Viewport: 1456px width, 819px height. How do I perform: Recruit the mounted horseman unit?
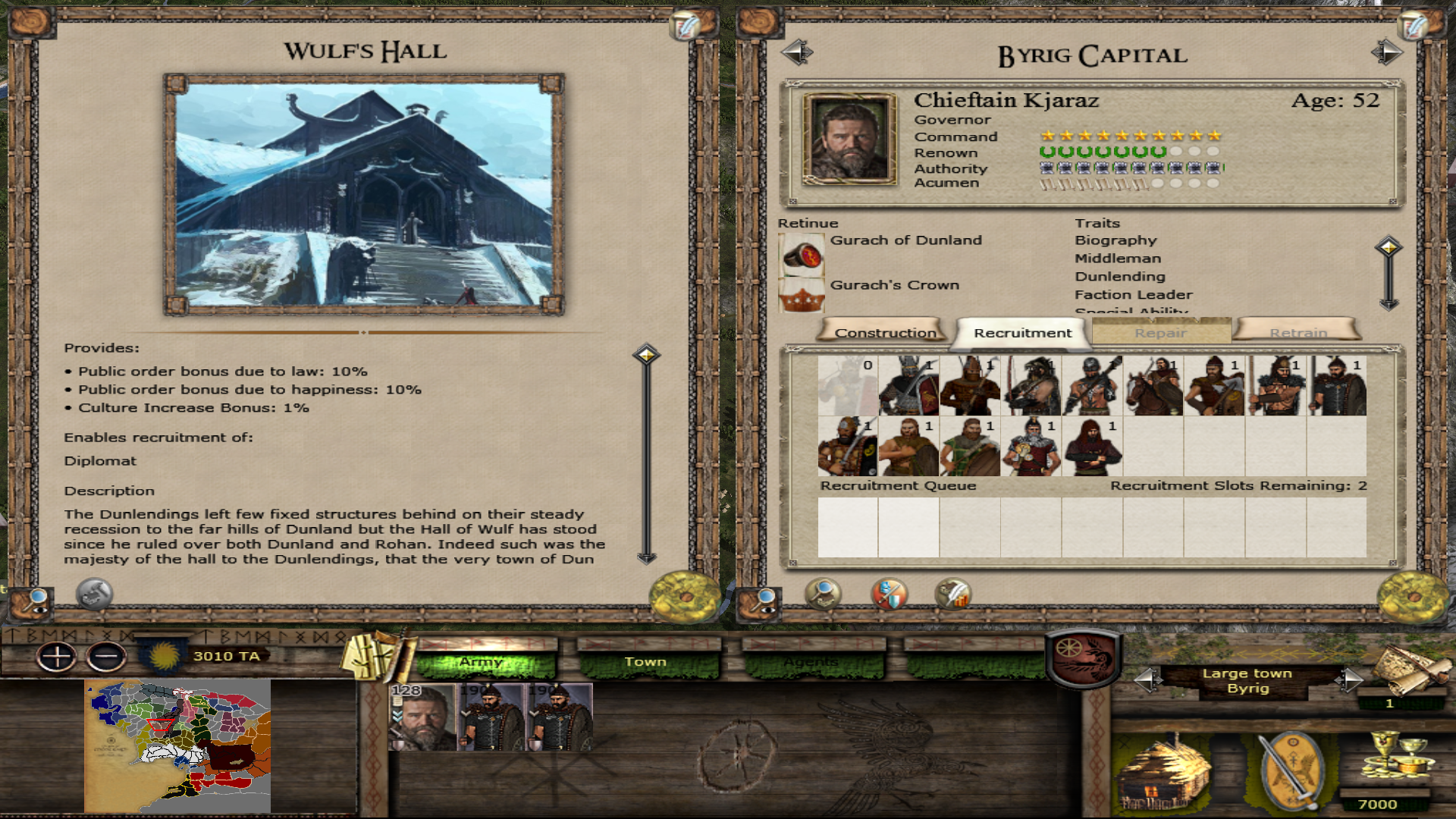click(1153, 386)
